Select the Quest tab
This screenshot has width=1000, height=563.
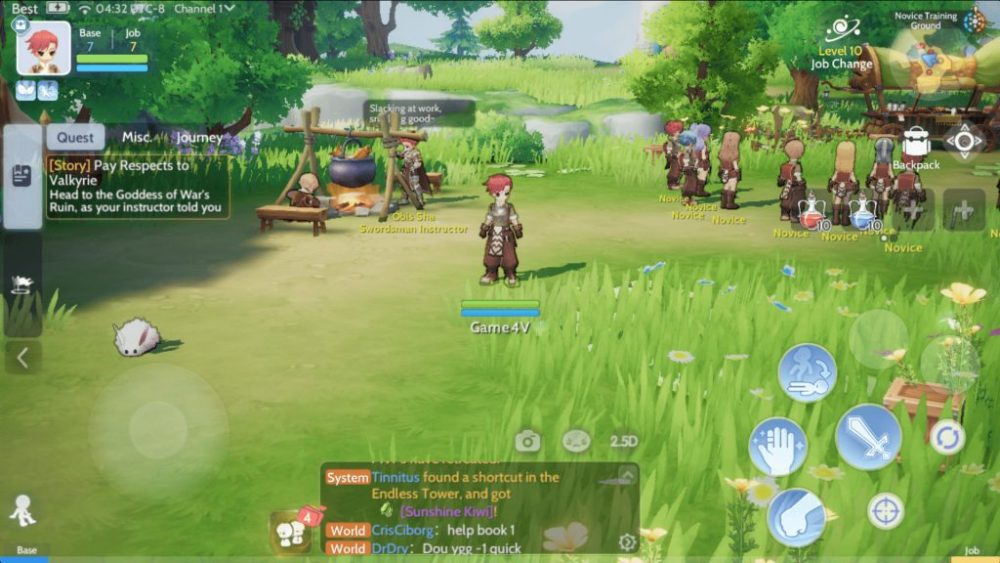click(75, 138)
